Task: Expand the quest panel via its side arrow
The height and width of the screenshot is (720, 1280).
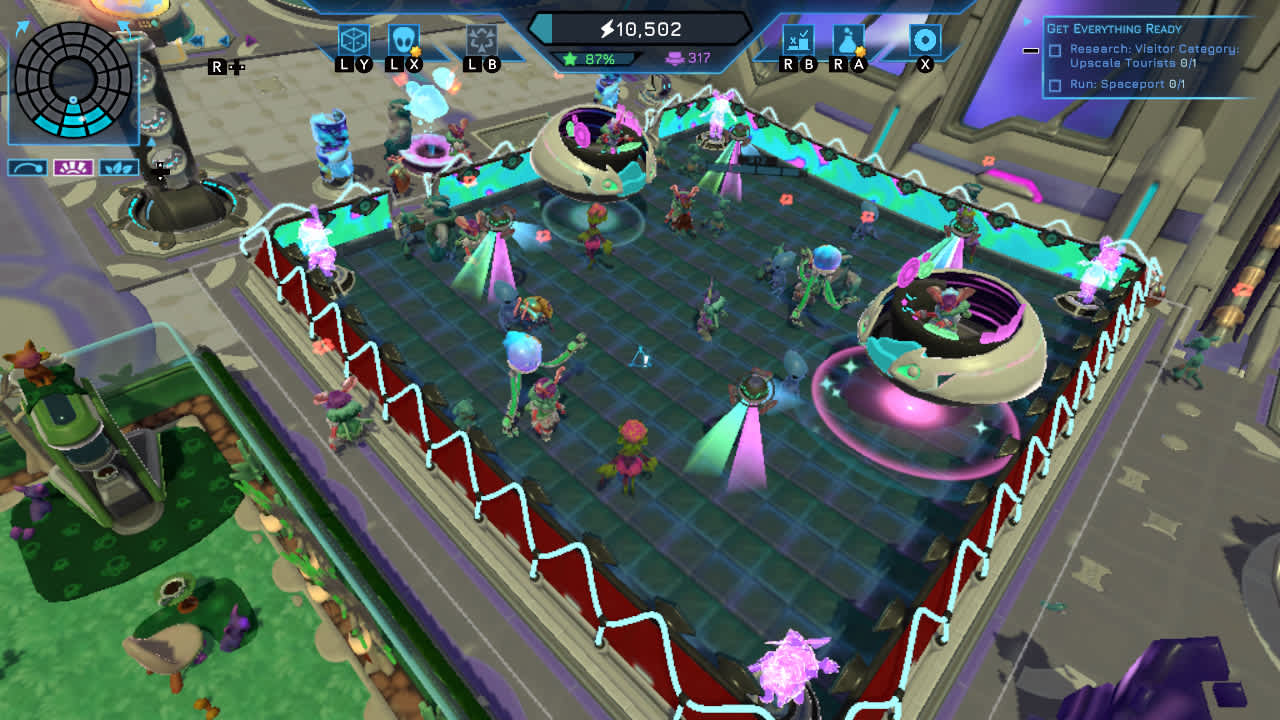Action: 1026,19
